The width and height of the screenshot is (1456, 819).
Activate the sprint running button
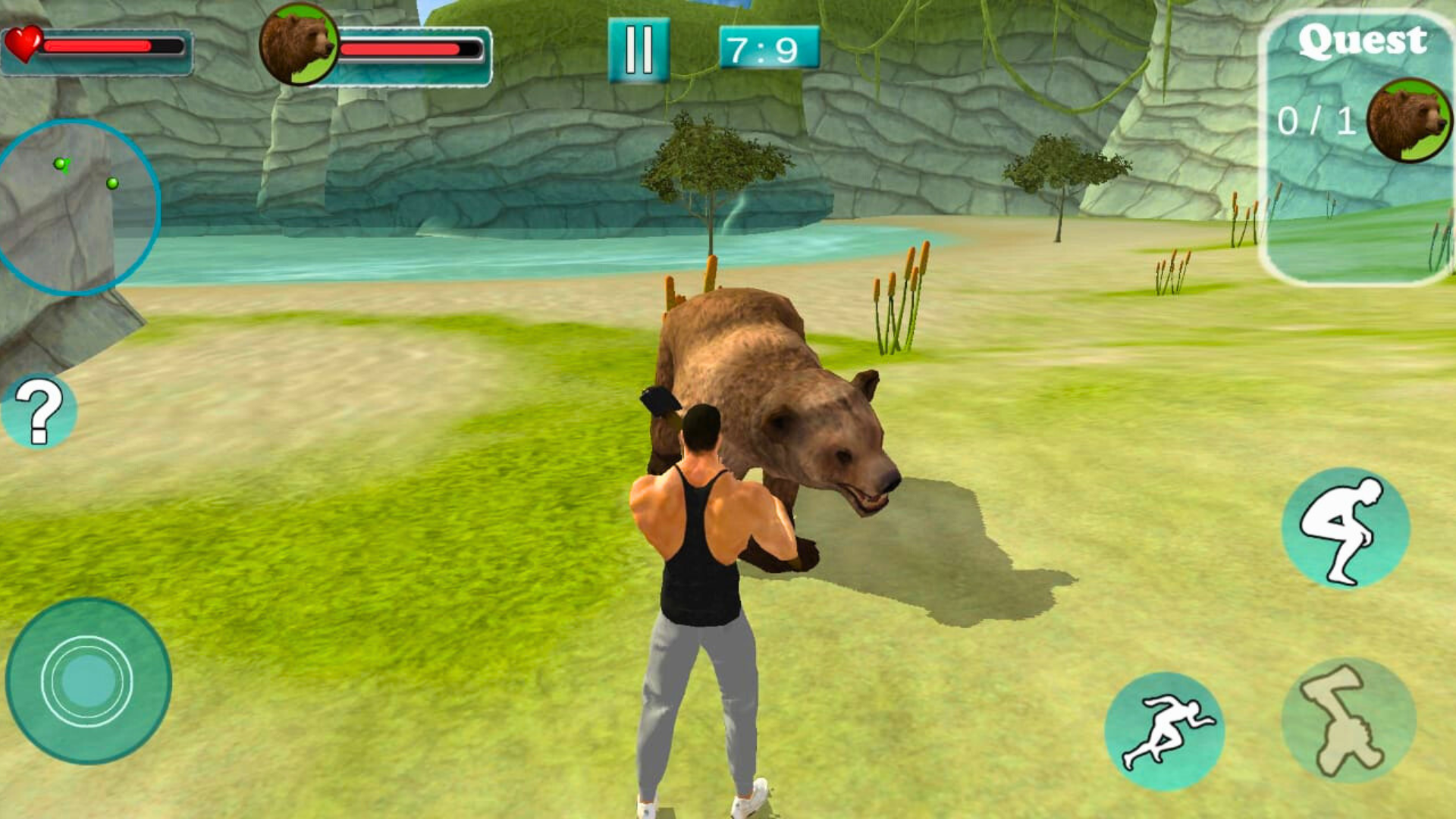tap(1164, 731)
